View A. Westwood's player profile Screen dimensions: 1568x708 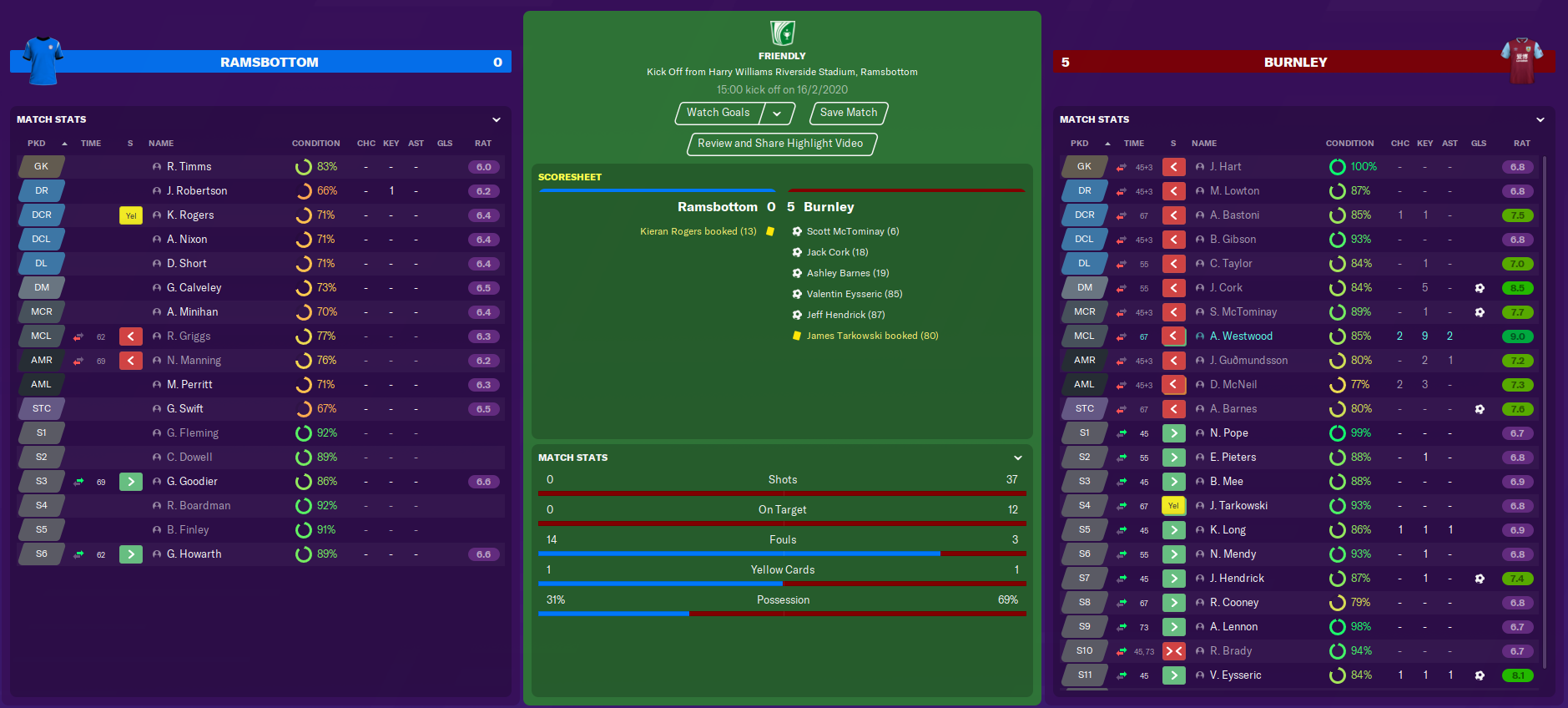(1241, 336)
